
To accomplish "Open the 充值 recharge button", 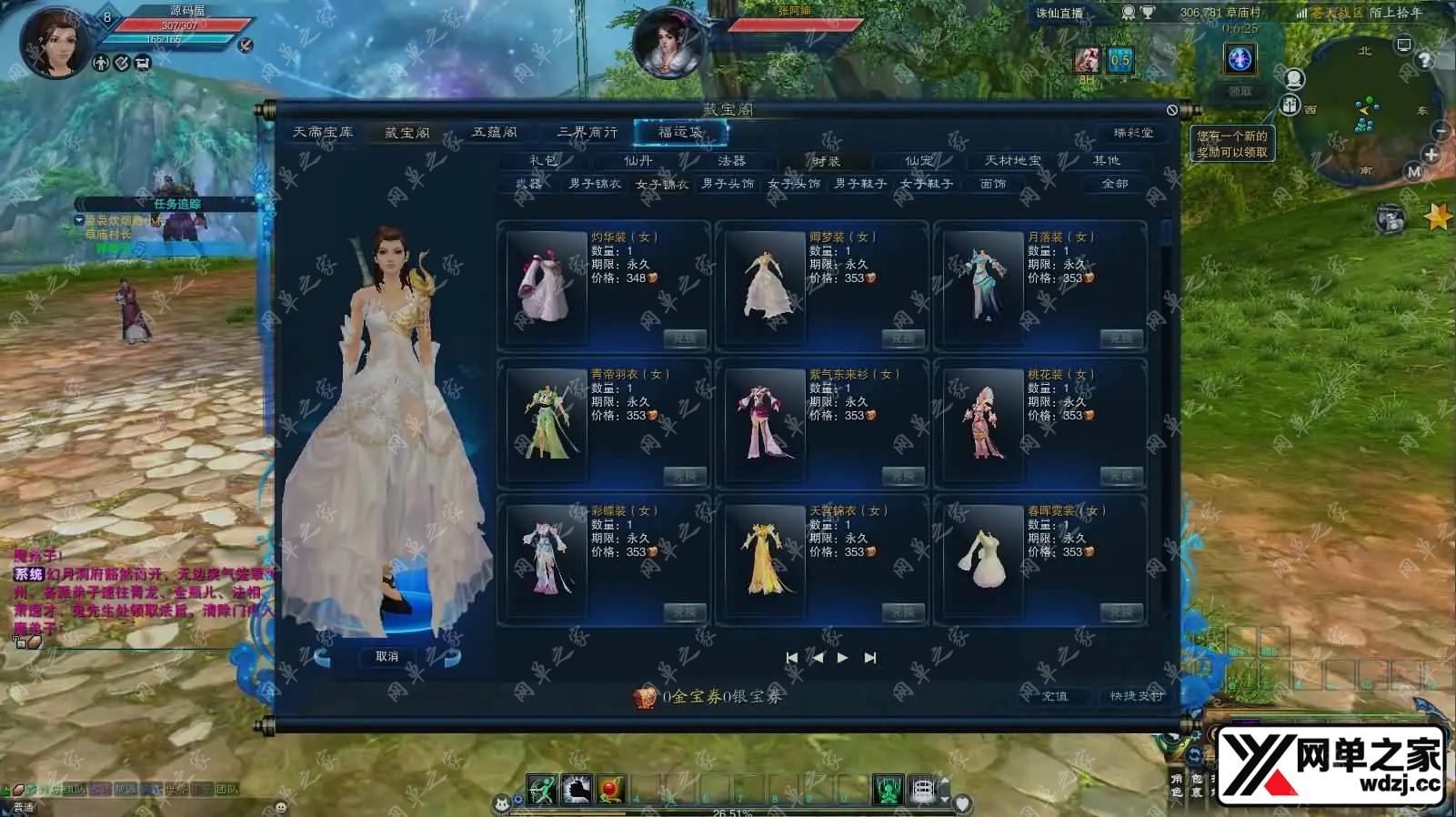I will (x=1055, y=696).
